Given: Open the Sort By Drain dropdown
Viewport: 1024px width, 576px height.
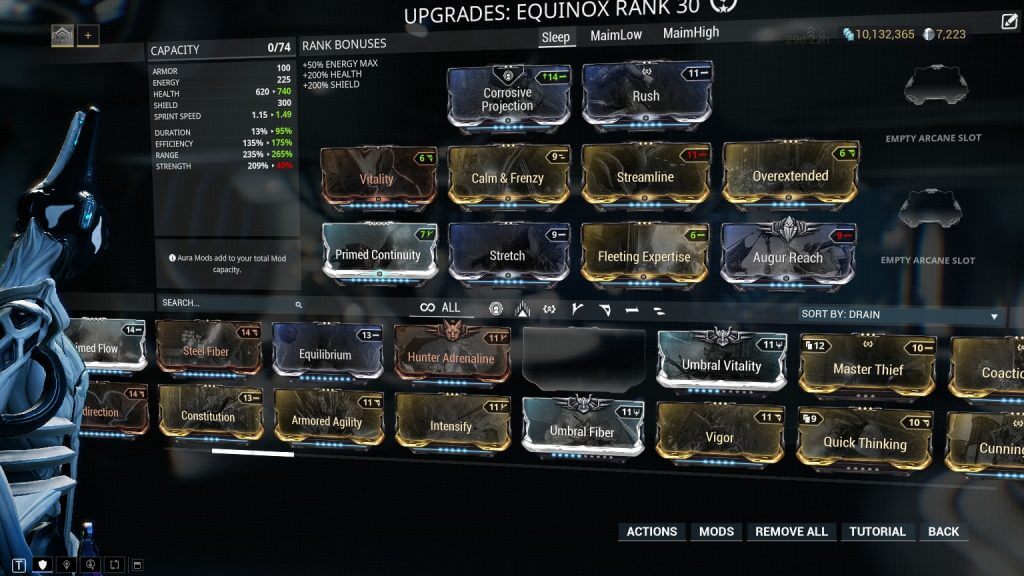Looking at the screenshot, I should [900, 315].
